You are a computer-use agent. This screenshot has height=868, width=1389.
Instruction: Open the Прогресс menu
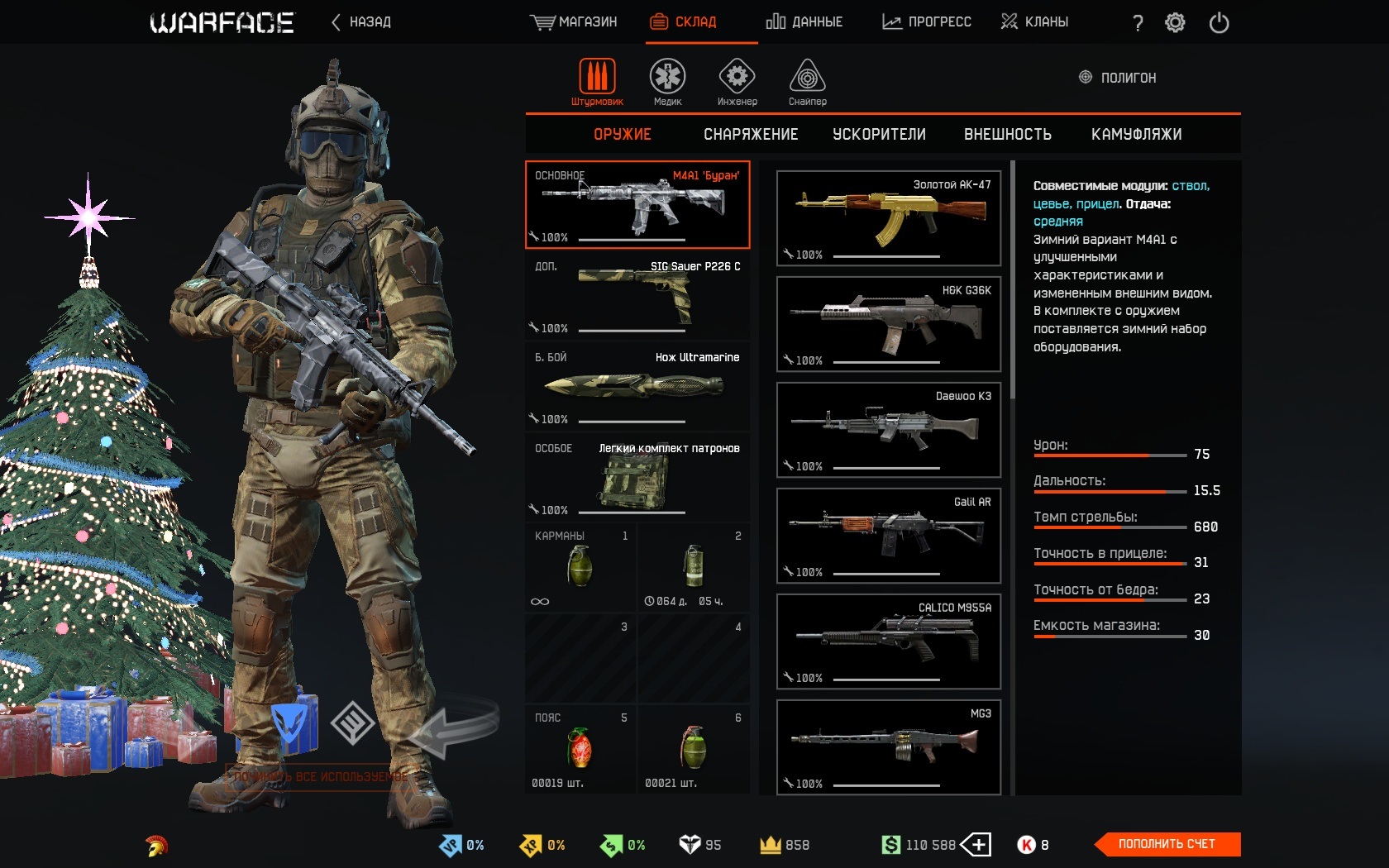[927, 22]
